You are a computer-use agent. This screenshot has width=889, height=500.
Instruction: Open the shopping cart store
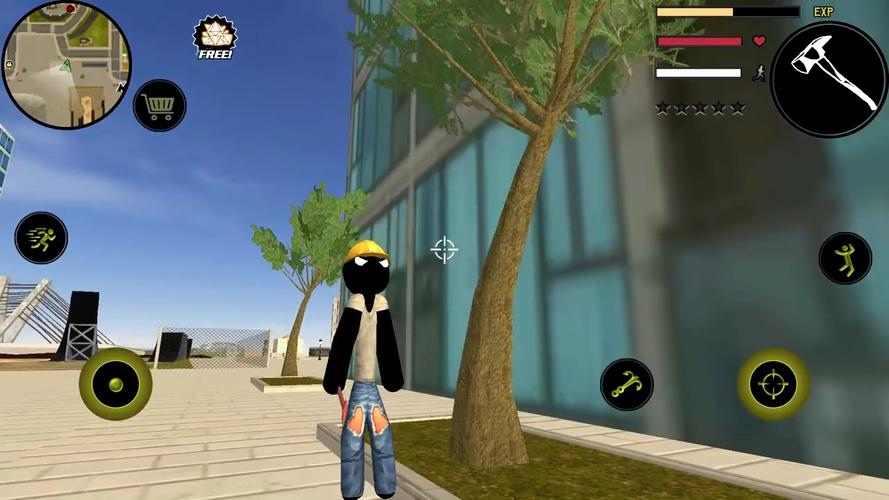[159, 105]
